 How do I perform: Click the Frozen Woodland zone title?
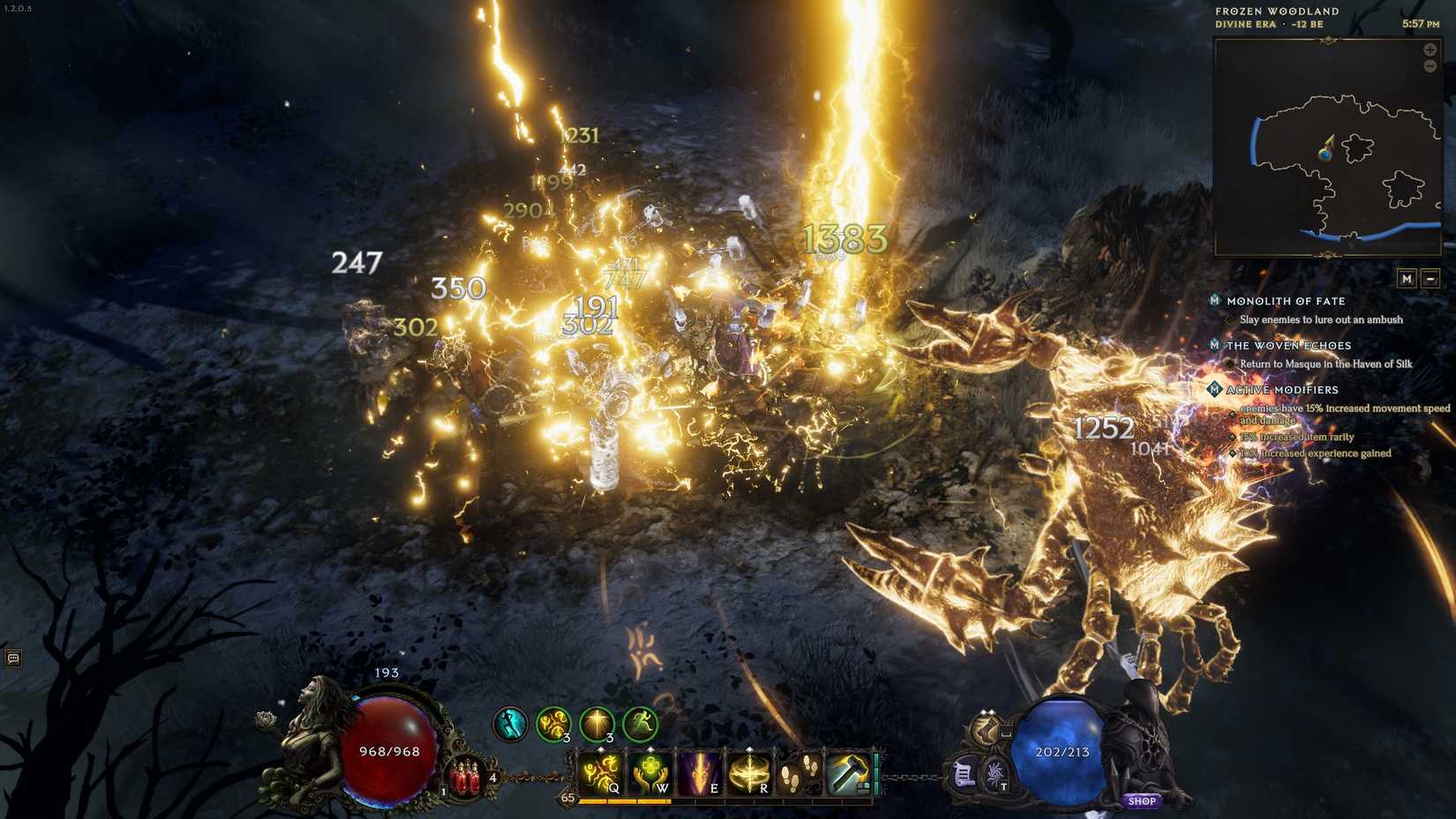(1276, 11)
